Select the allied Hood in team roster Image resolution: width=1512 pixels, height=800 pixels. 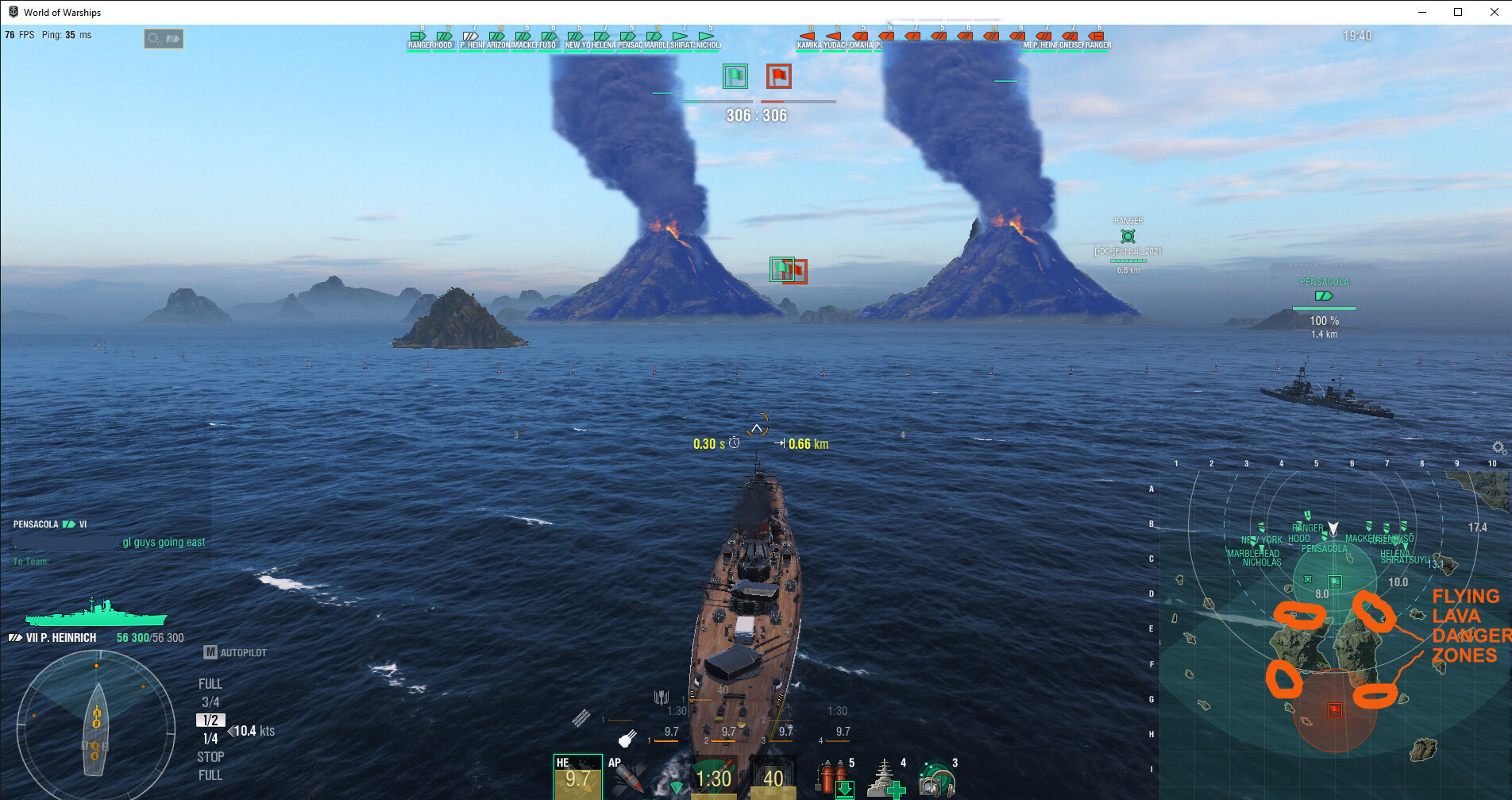tap(444, 41)
